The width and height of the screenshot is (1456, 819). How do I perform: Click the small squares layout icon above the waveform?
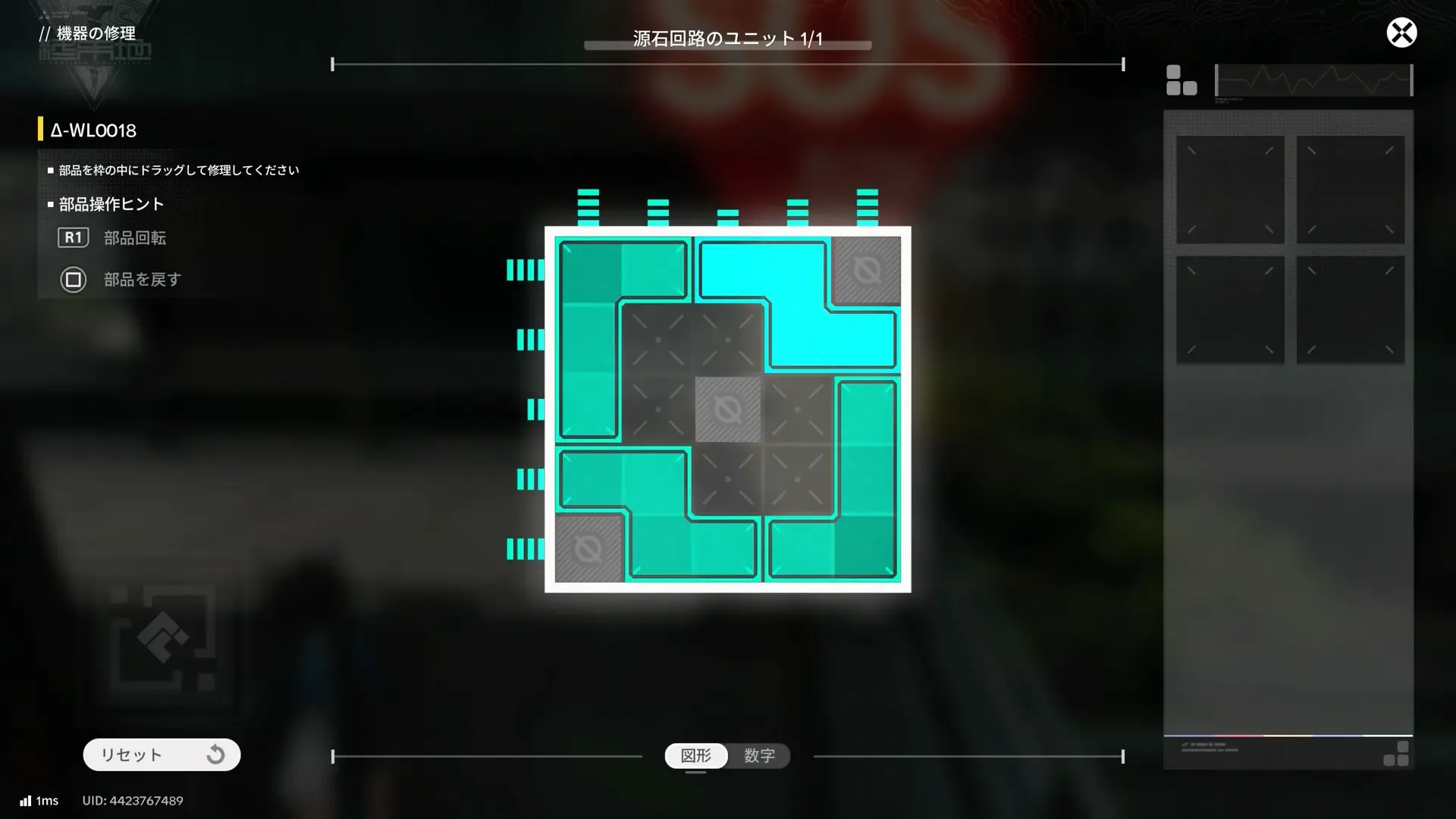1181,80
